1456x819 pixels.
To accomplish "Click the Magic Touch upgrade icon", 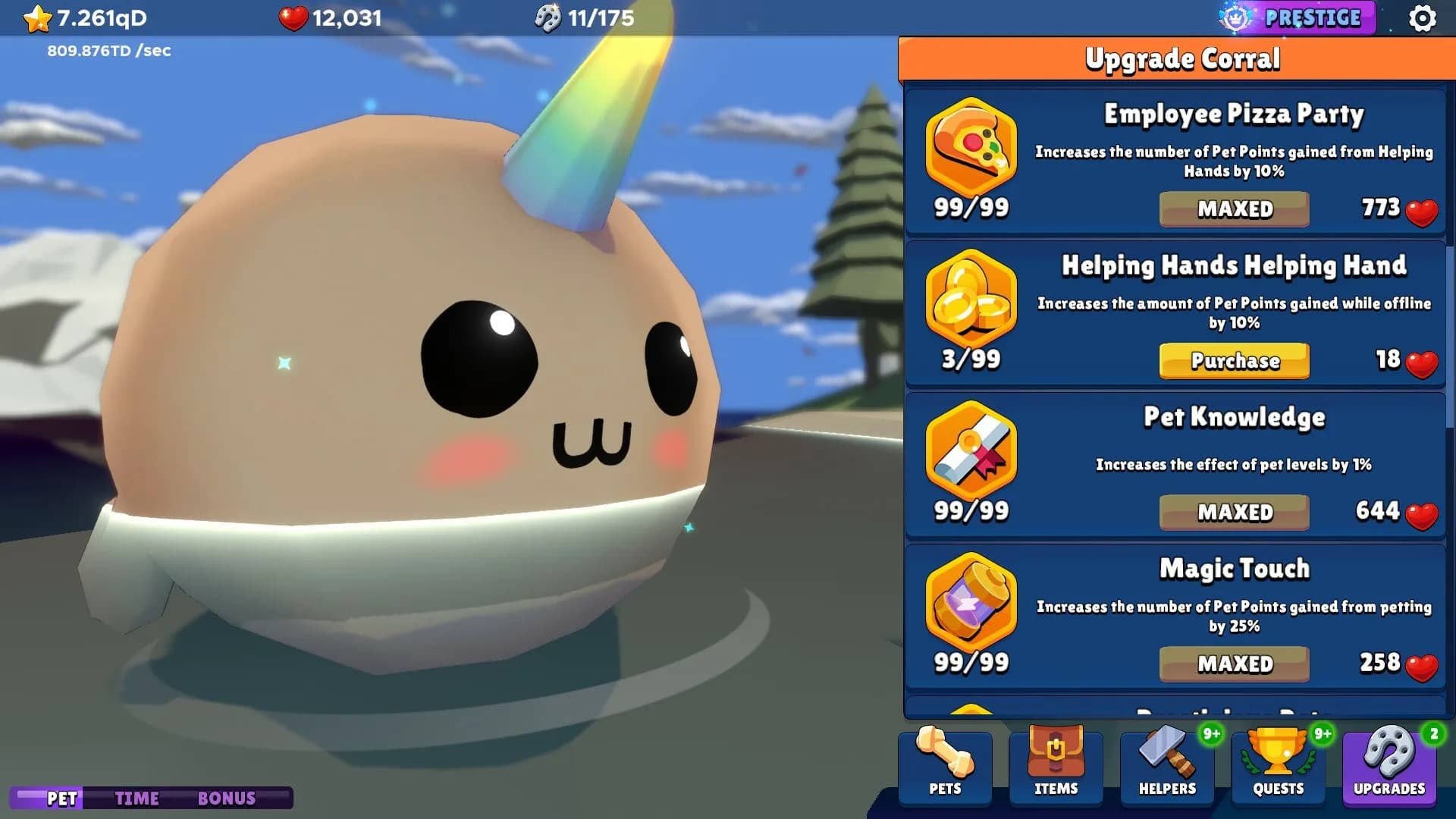I will (x=971, y=601).
